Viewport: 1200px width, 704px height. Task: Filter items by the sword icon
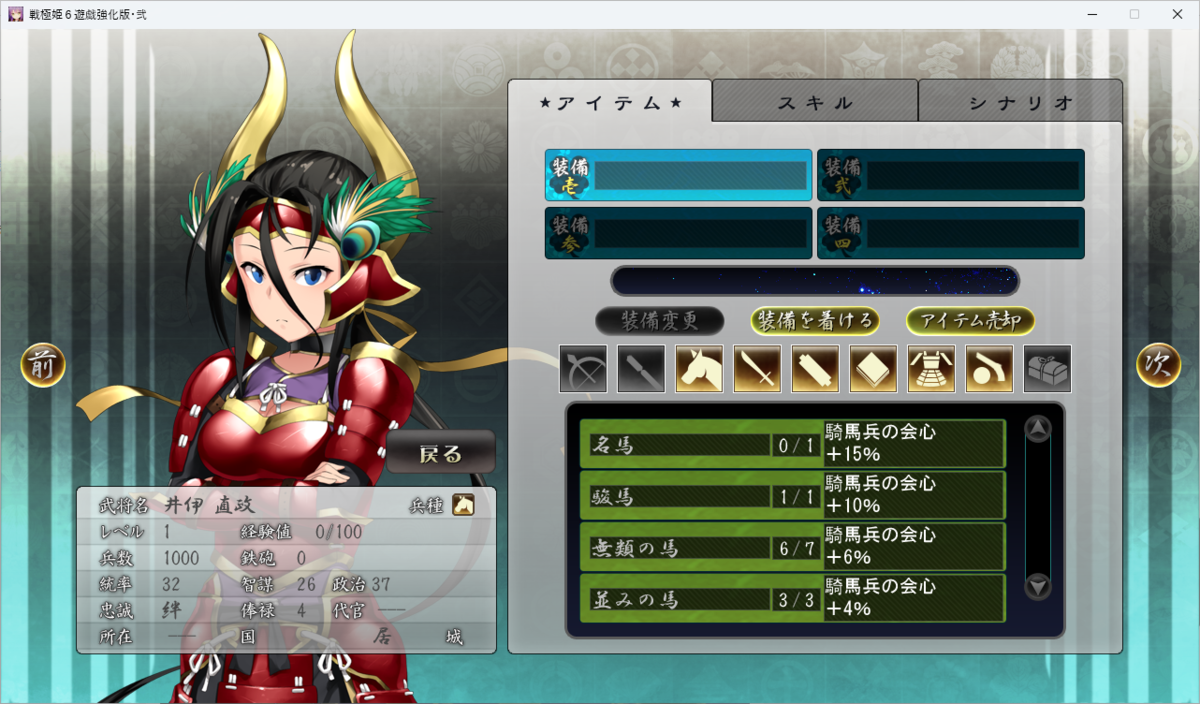757,368
